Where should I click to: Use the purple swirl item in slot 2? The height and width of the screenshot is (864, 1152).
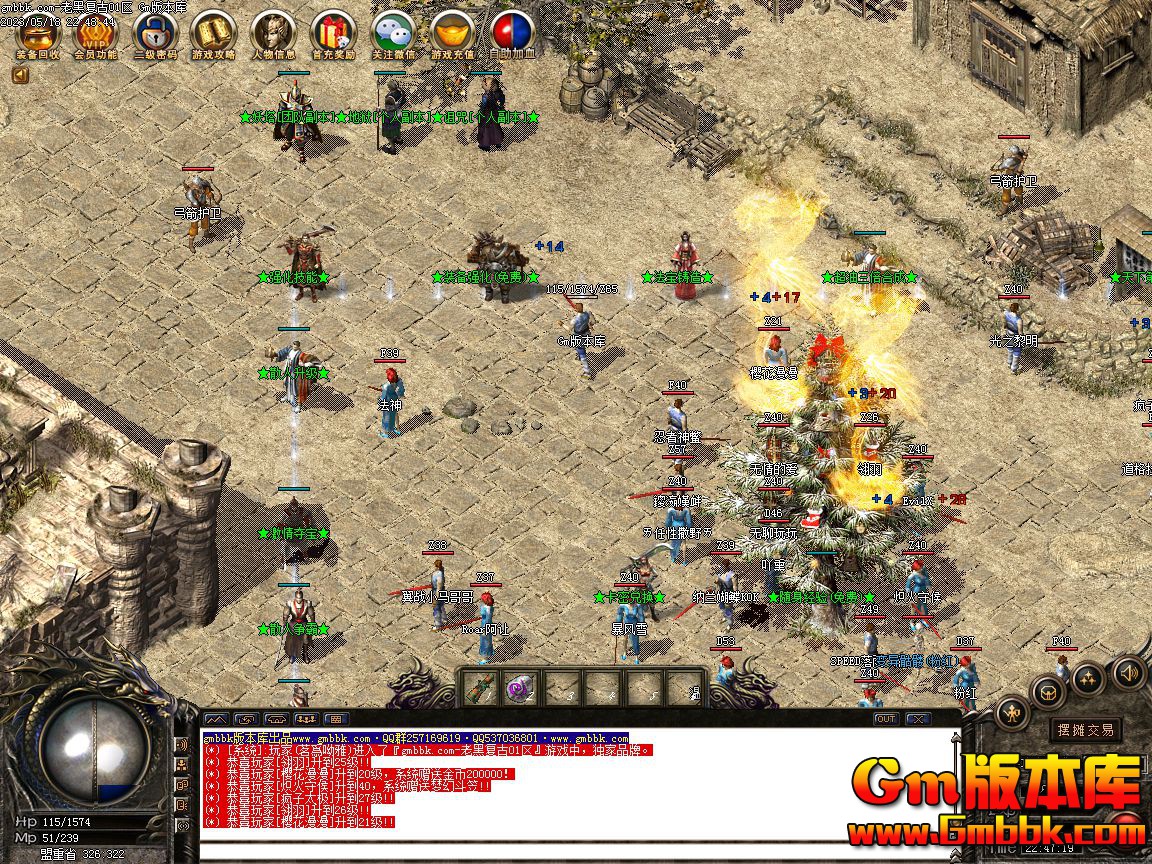[518, 688]
